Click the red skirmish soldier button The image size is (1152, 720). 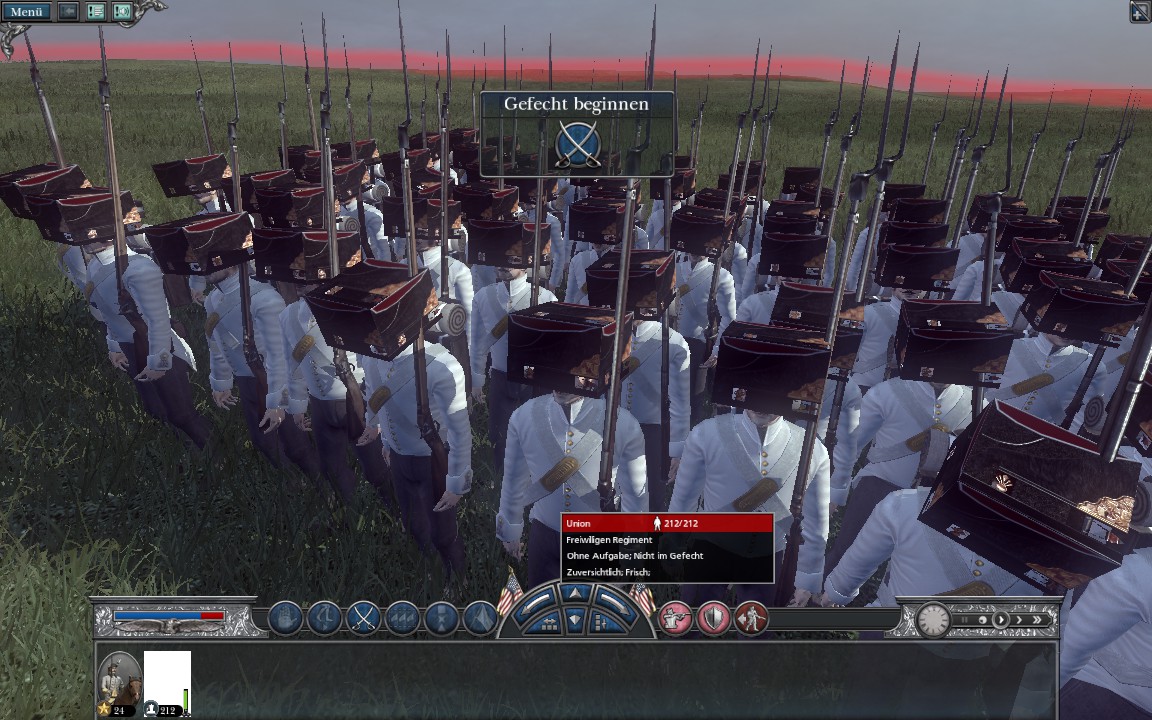[751, 619]
